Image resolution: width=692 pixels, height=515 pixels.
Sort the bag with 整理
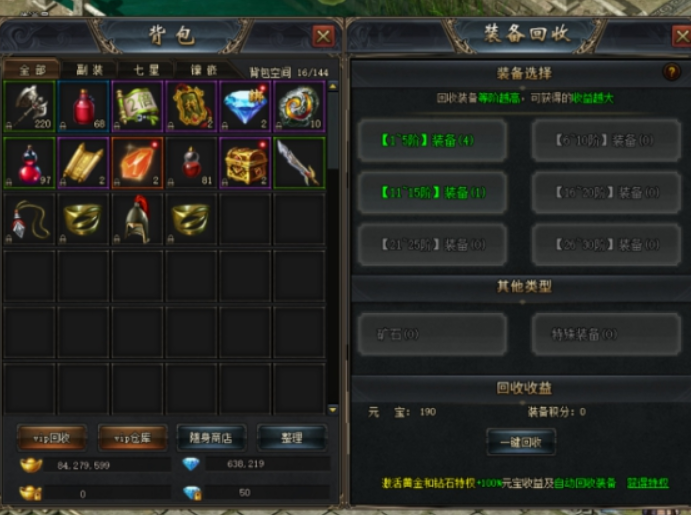pos(291,438)
